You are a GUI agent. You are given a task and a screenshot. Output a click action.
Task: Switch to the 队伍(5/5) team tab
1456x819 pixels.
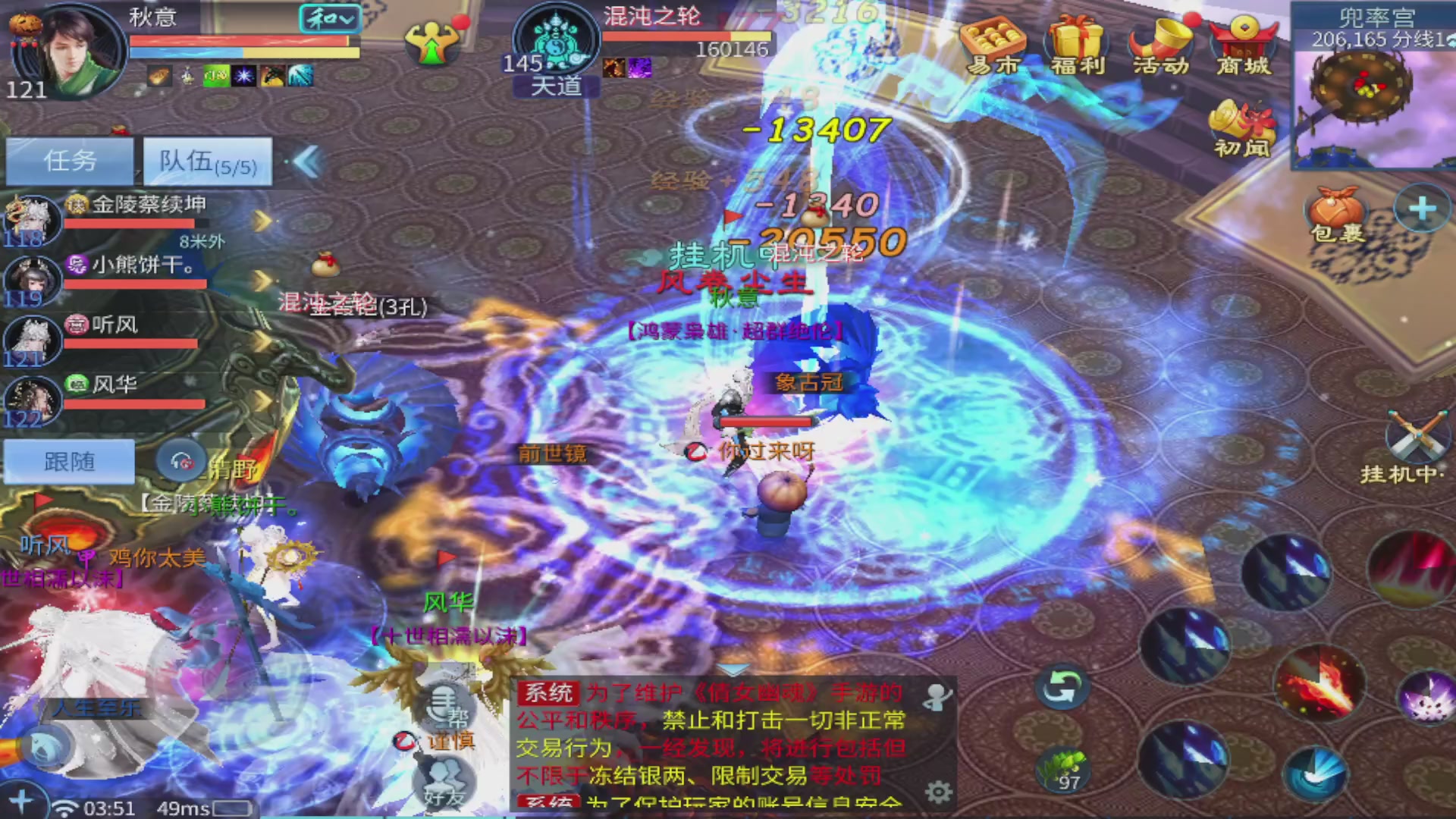(206, 162)
